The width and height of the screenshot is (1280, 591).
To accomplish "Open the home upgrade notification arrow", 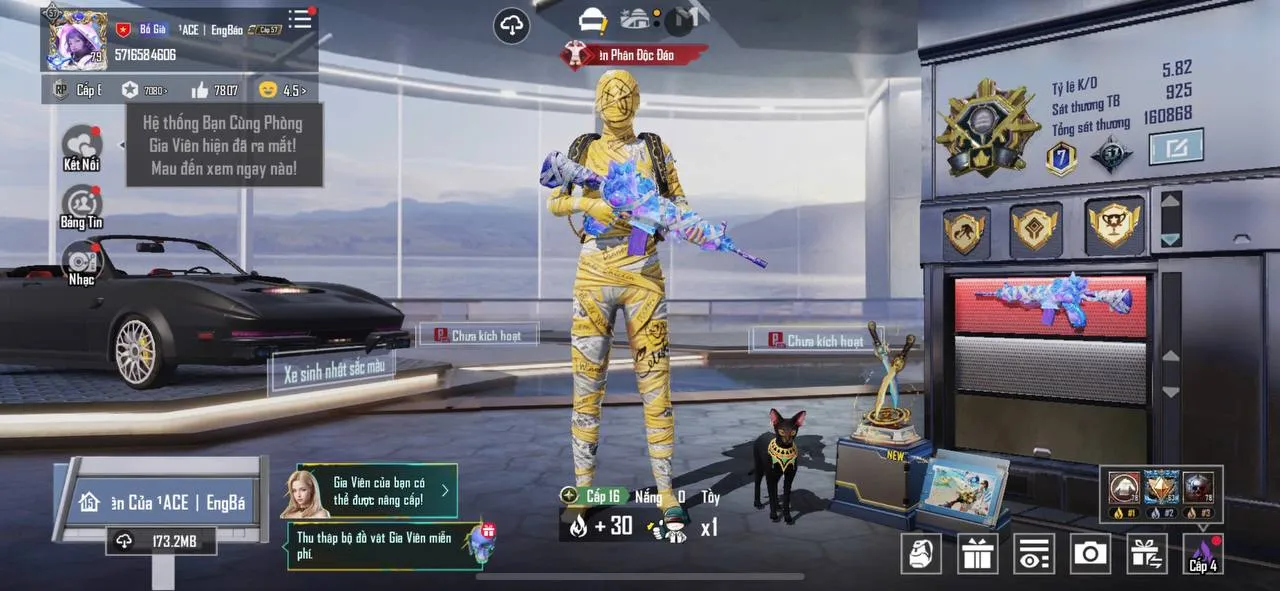I will point(445,491).
